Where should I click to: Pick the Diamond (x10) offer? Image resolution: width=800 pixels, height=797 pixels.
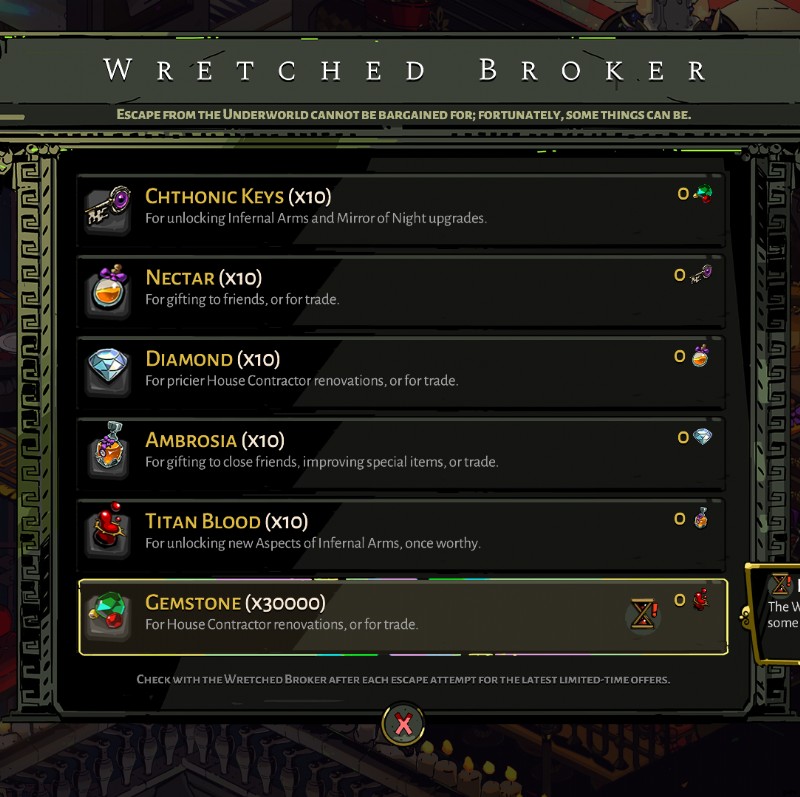(x=400, y=368)
